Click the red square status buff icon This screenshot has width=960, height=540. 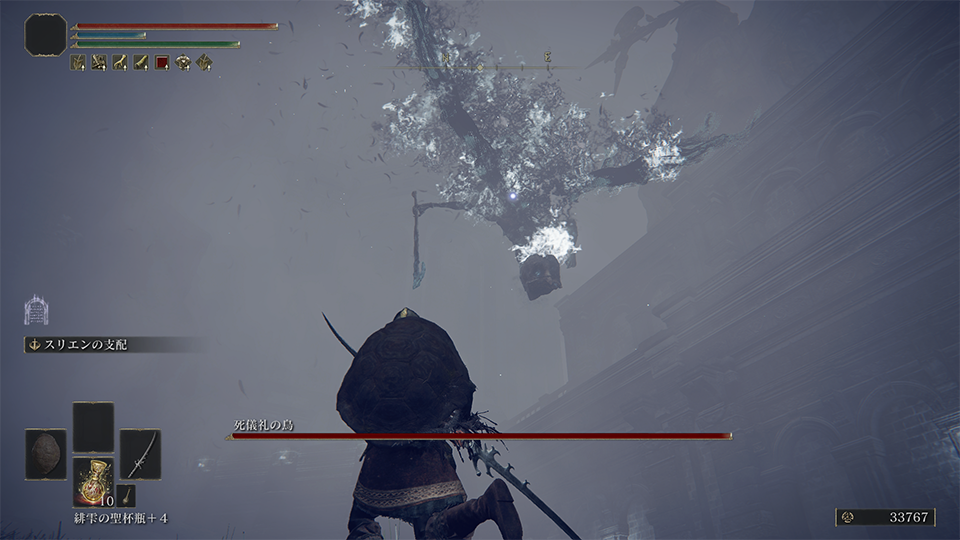162,63
